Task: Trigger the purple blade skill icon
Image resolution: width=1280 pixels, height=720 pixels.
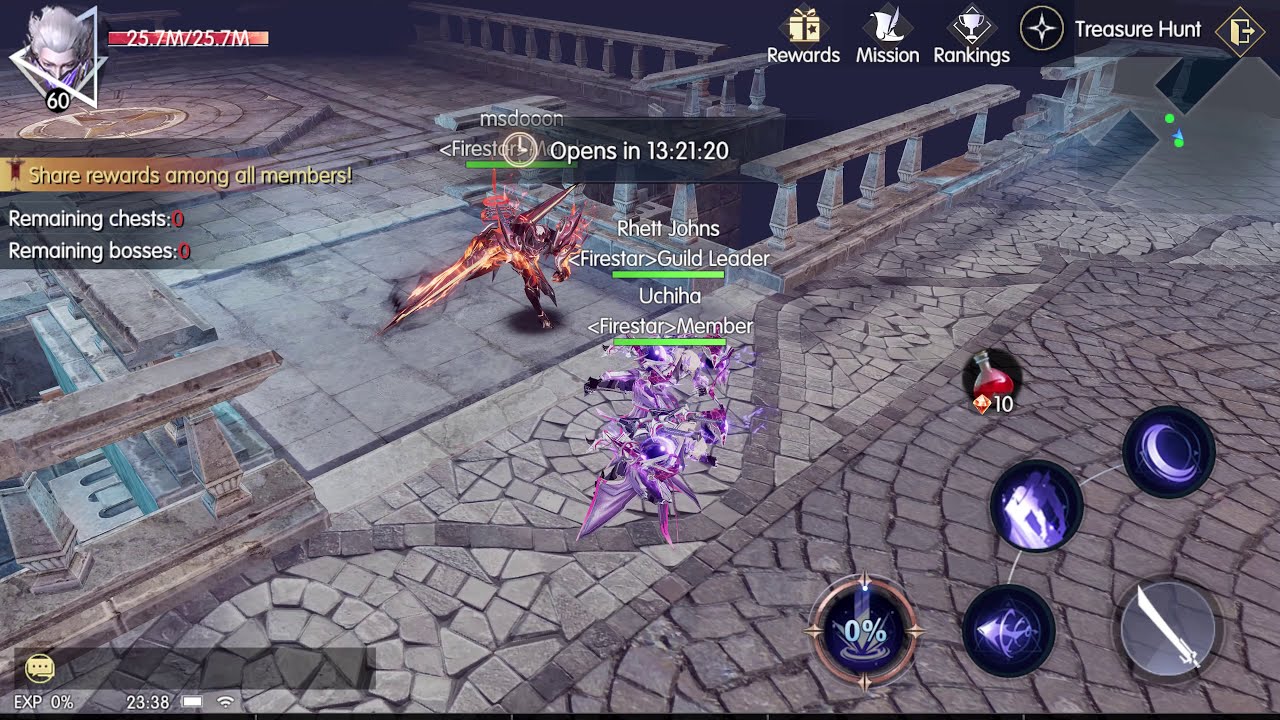Action: [x=1035, y=508]
